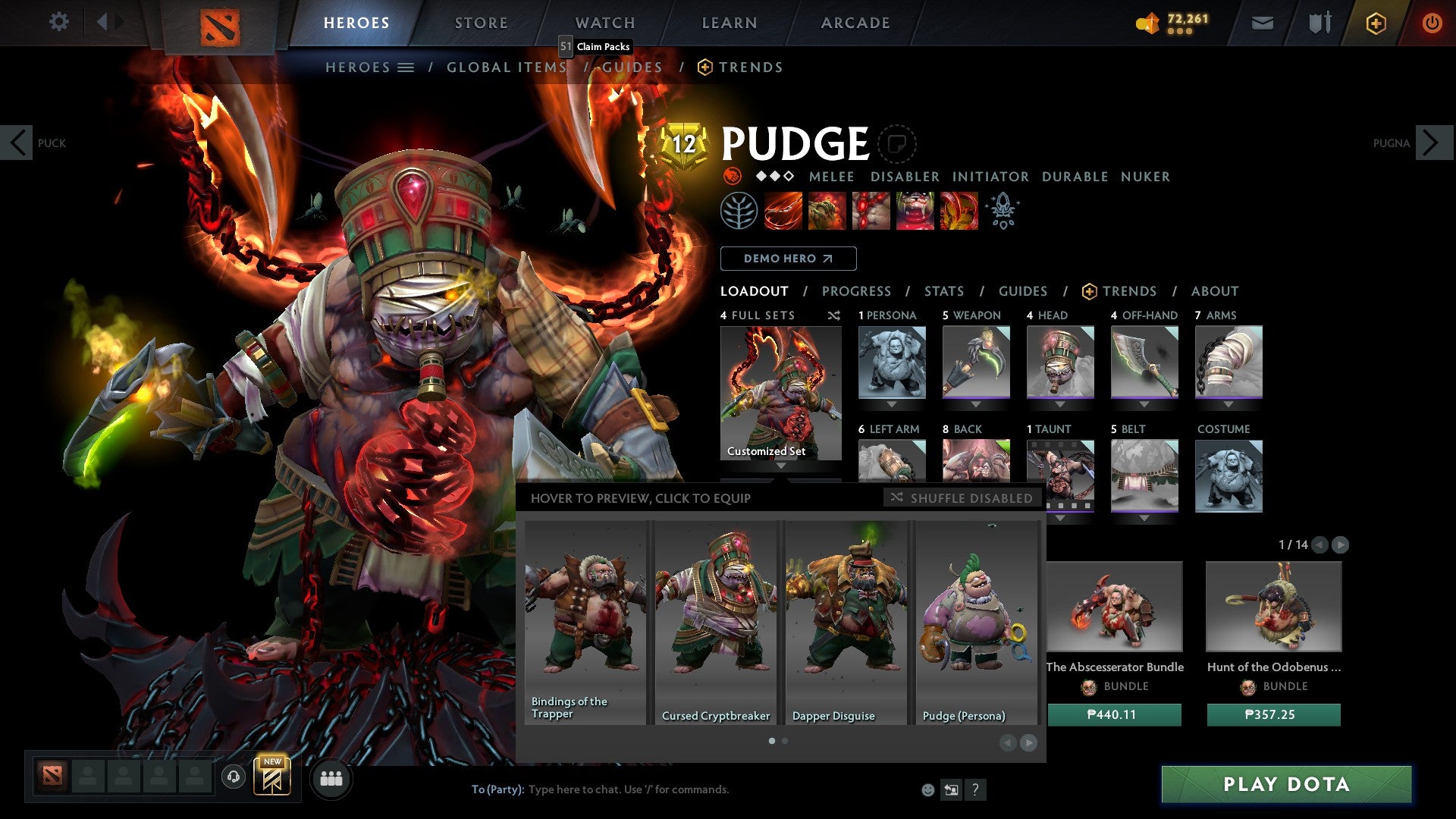
Task: Open the ARCADE menu
Action: pos(855,23)
